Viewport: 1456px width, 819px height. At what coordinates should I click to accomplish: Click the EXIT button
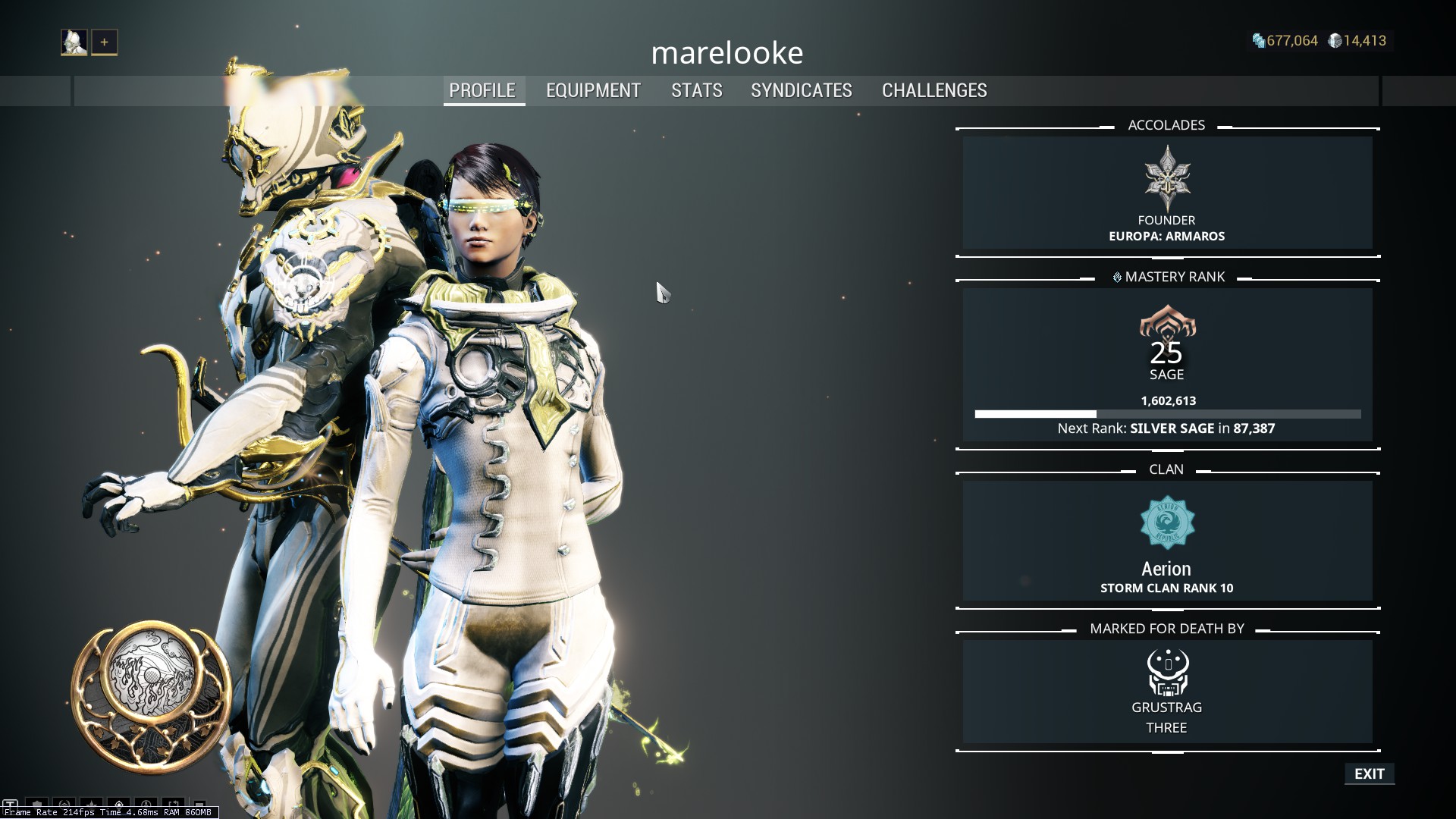(1369, 773)
